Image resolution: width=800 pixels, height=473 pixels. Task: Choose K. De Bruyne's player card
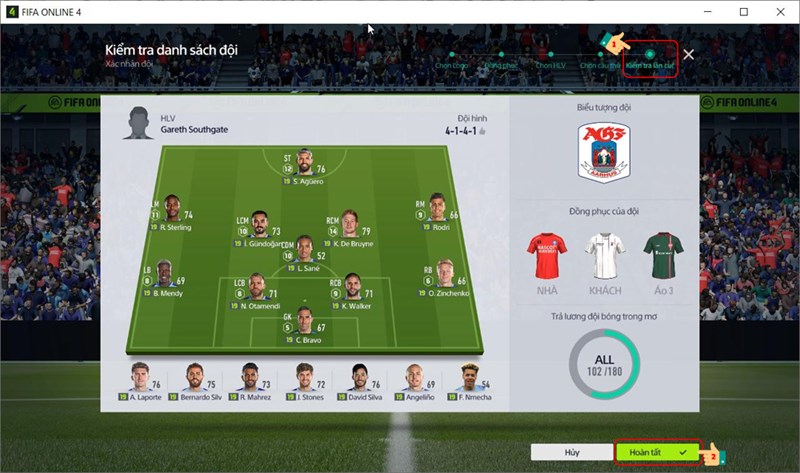click(x=348, y=225)
